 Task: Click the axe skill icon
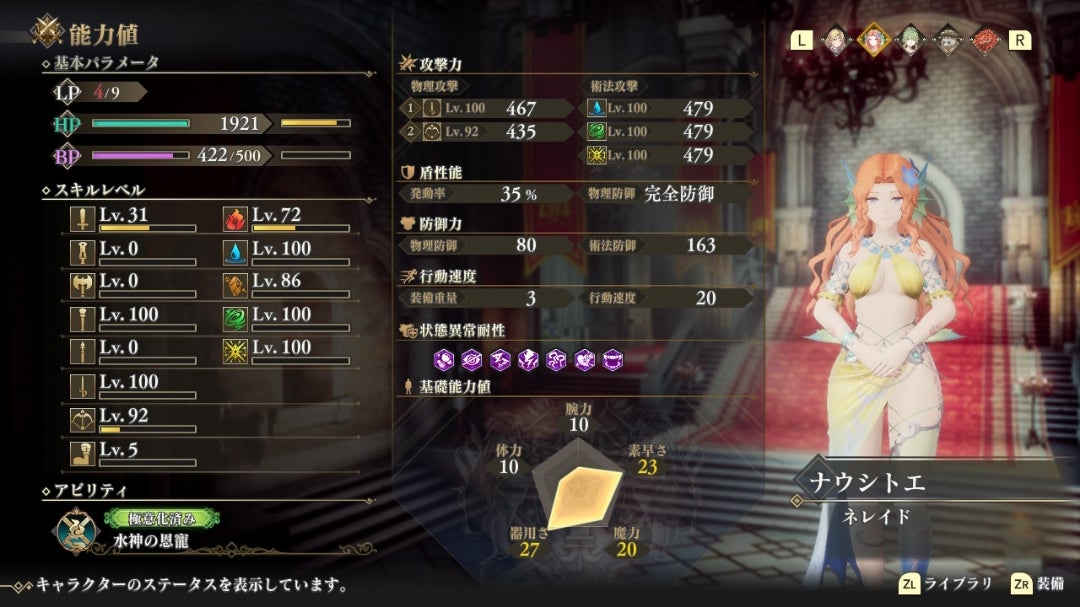(82, 284)
